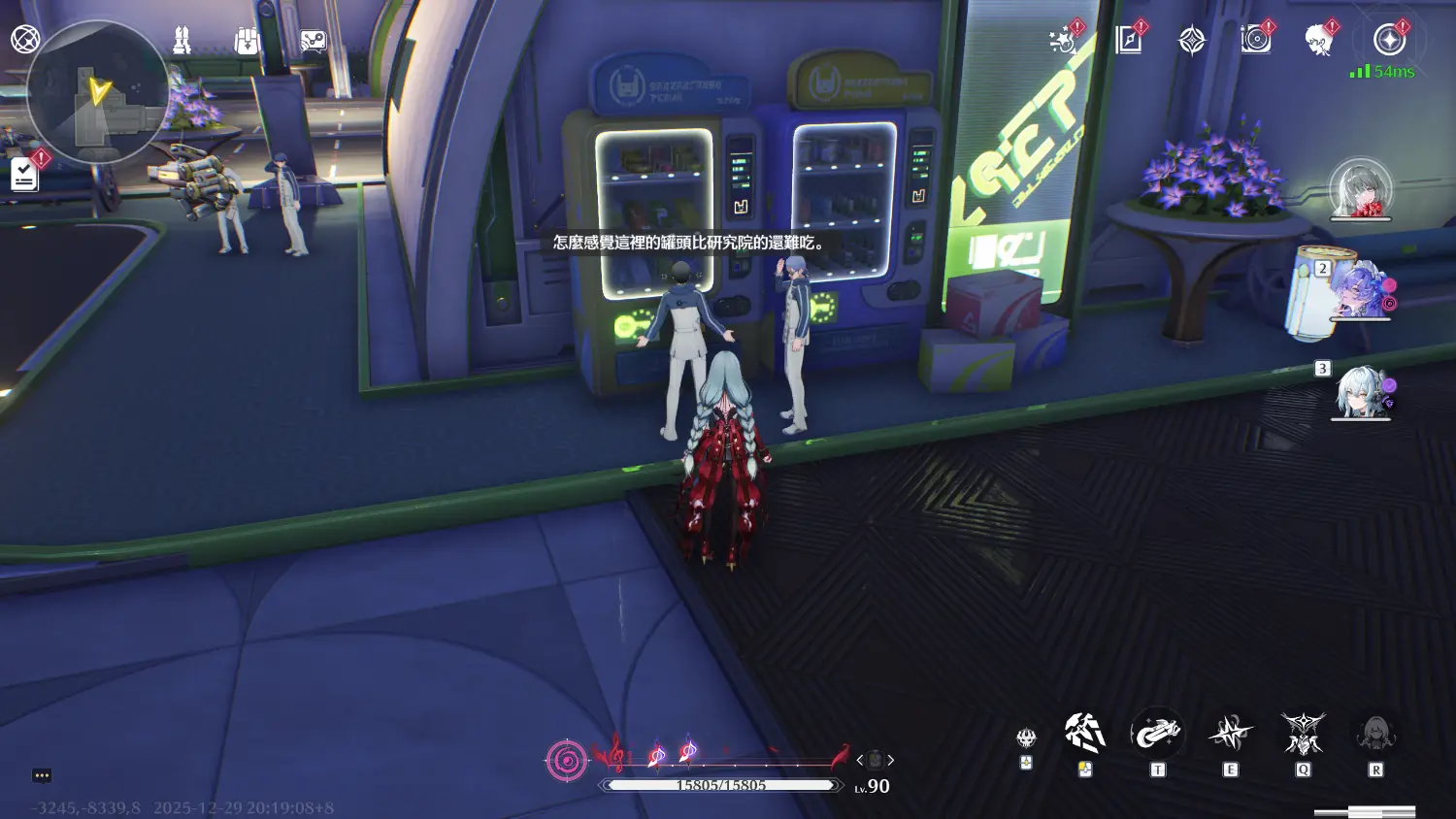Click the four-pointed star convene icon
This screenshot has width=1456, height=819.
click(x=1192, y=40)
